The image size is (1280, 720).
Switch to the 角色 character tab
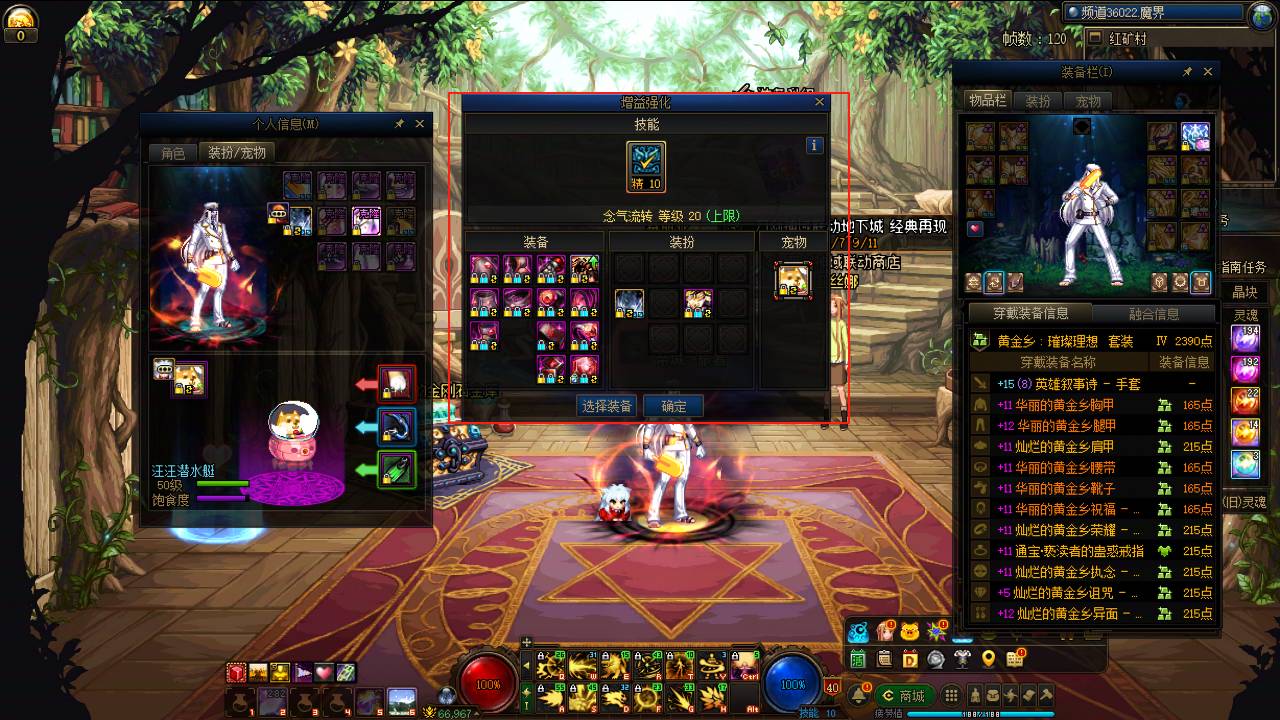click(x=173, y=153)
